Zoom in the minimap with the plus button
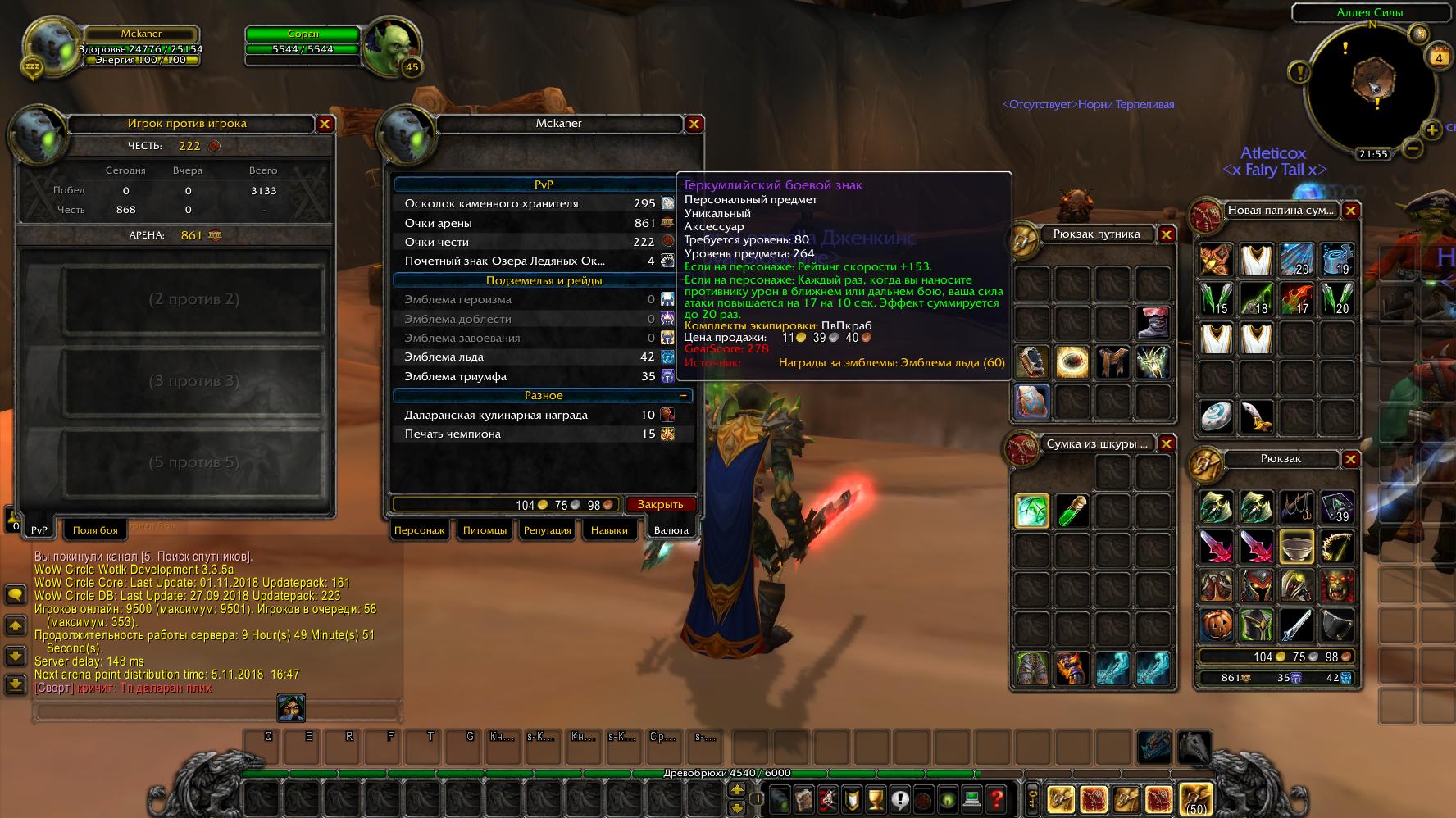This screenshot has width=1456, height=818. pyautogui.click(x=1432, y=130)
